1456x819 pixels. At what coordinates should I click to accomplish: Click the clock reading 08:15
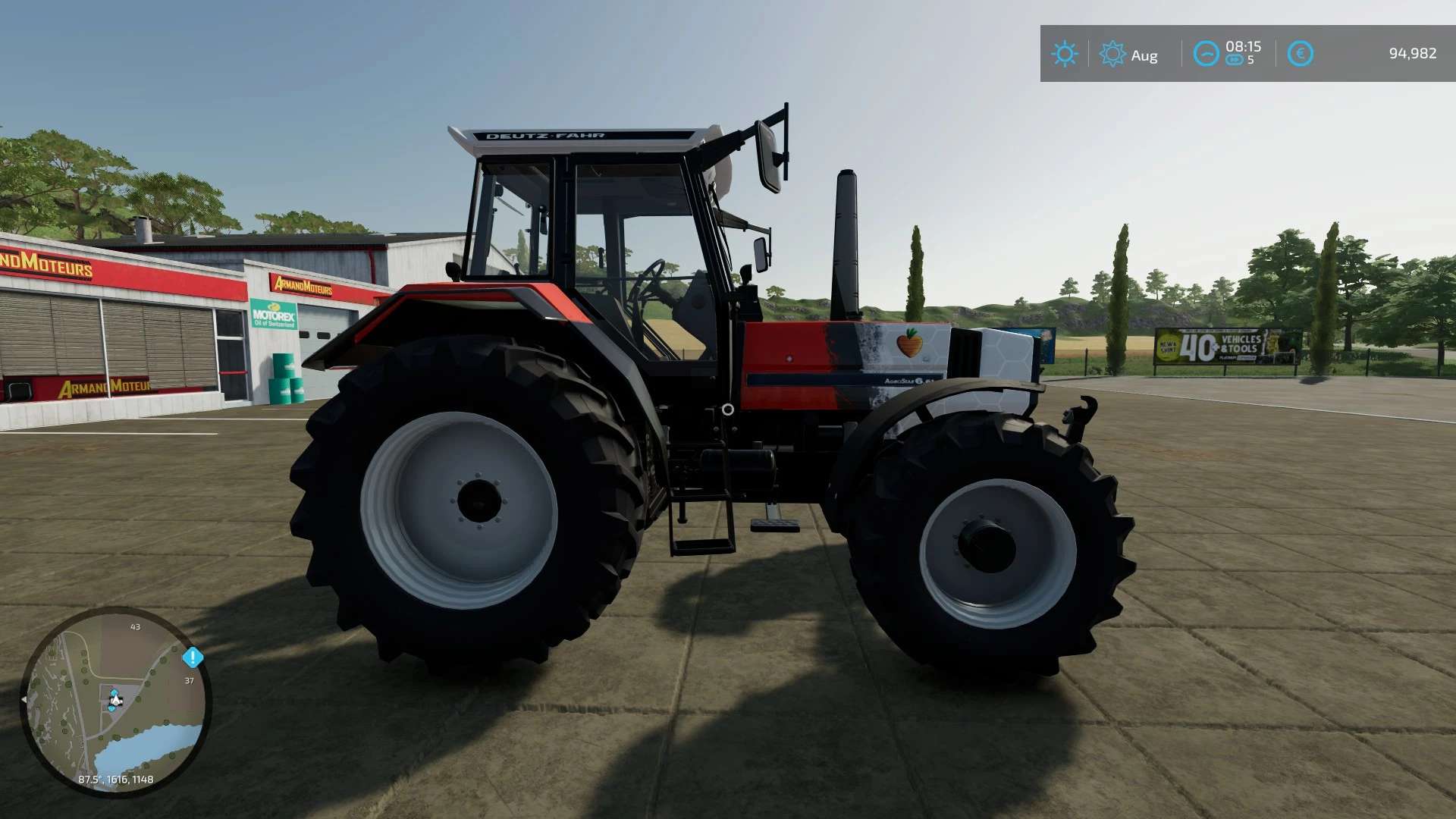[1243, 46]
